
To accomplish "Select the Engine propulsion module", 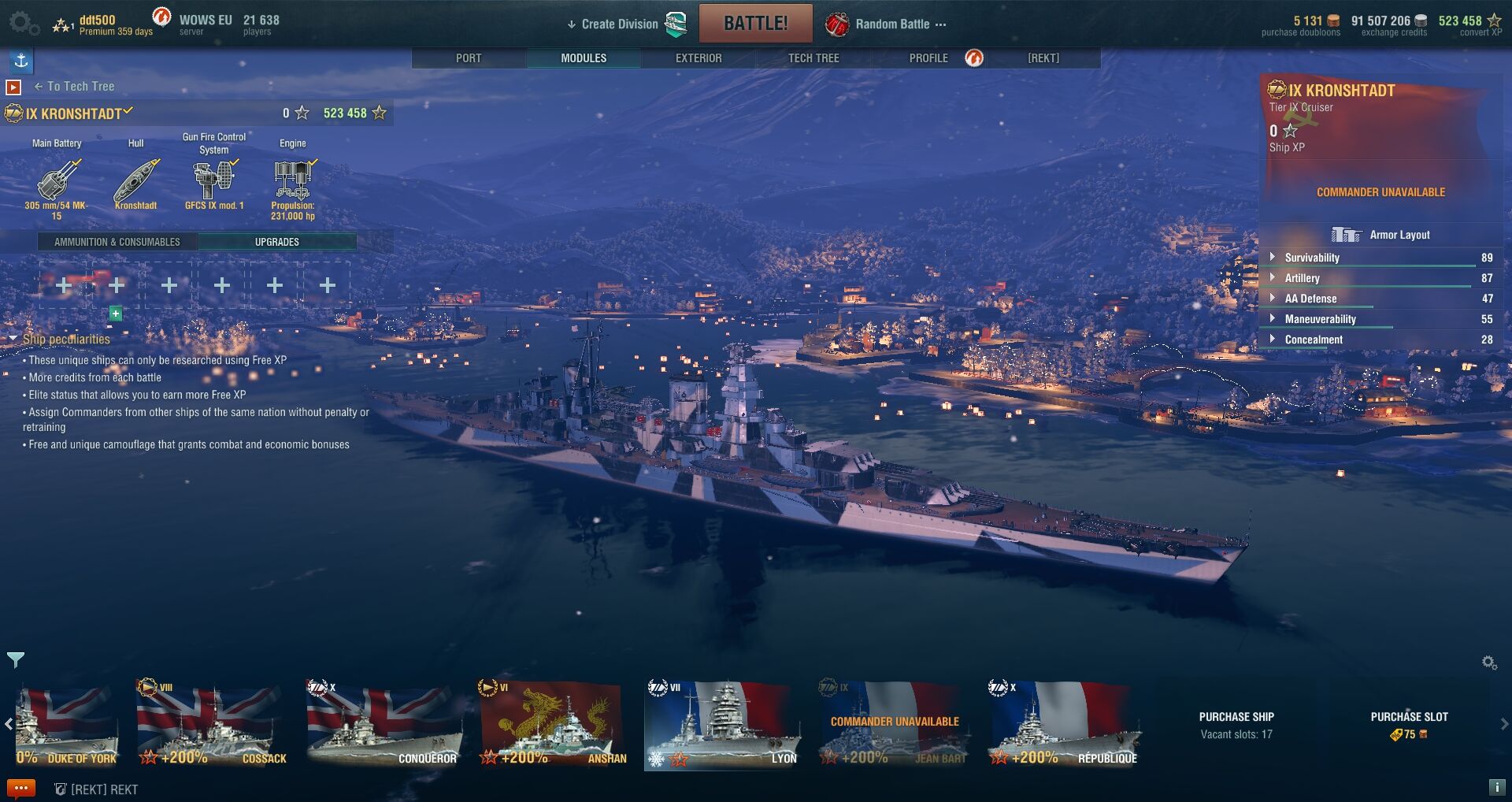I will click(293, 181).
